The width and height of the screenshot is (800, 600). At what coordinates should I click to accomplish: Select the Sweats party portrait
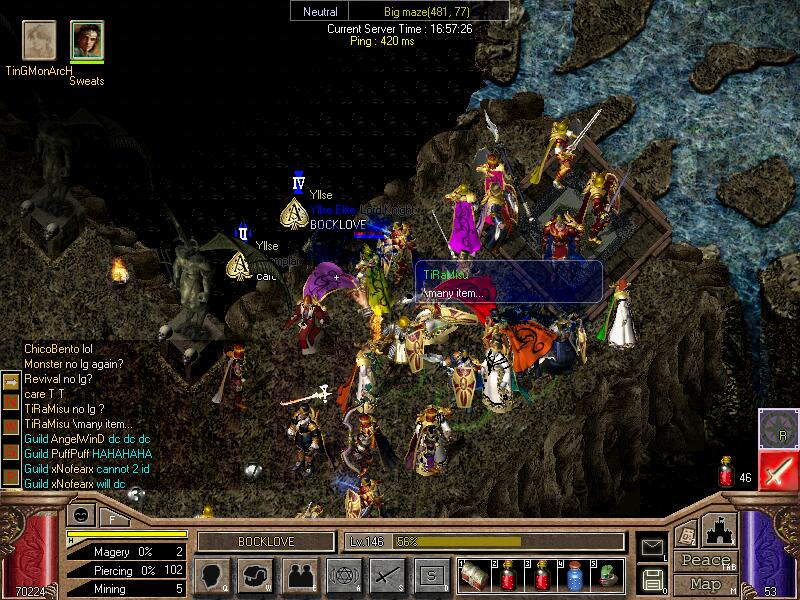coord(87,40)
